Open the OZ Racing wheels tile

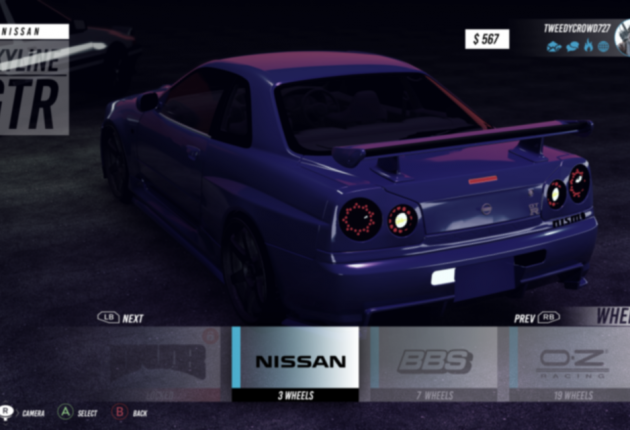tap(572, 362)
